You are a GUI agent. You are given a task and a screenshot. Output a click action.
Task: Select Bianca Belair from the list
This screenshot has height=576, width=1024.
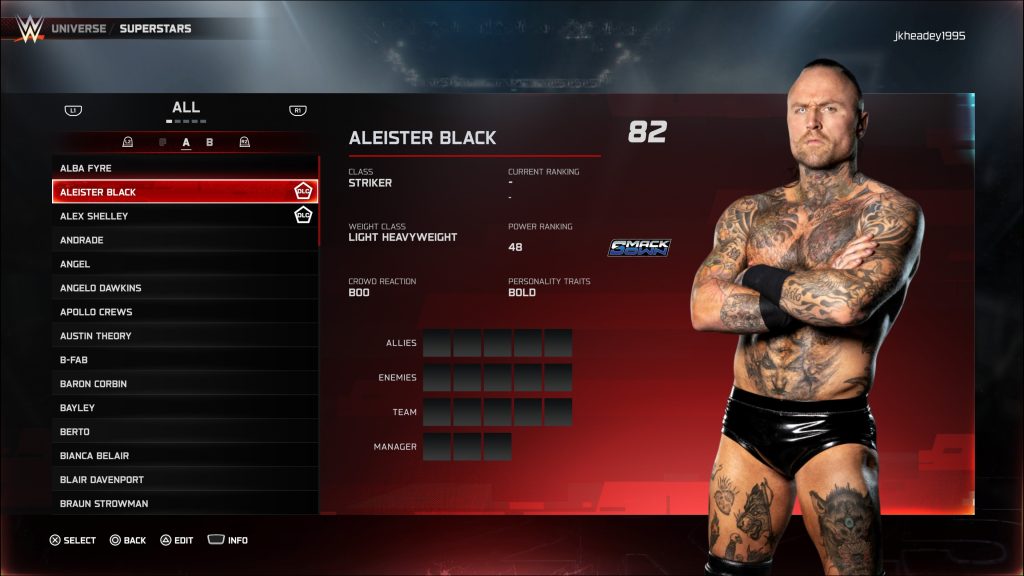tap(185, 456)
